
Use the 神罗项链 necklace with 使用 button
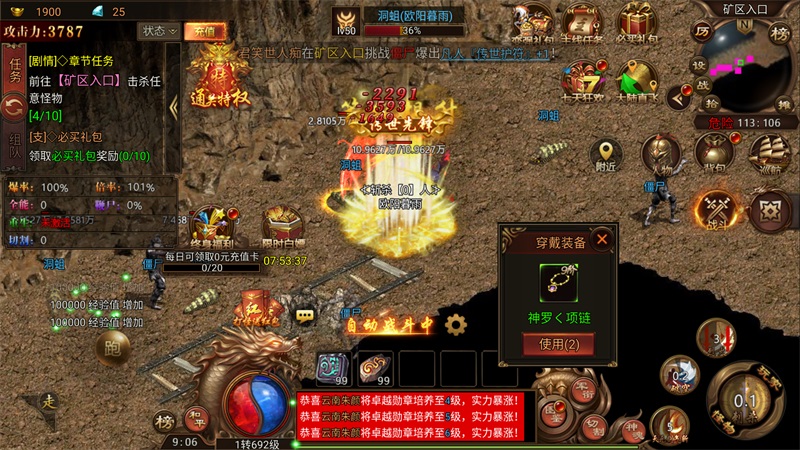[559, 344]
